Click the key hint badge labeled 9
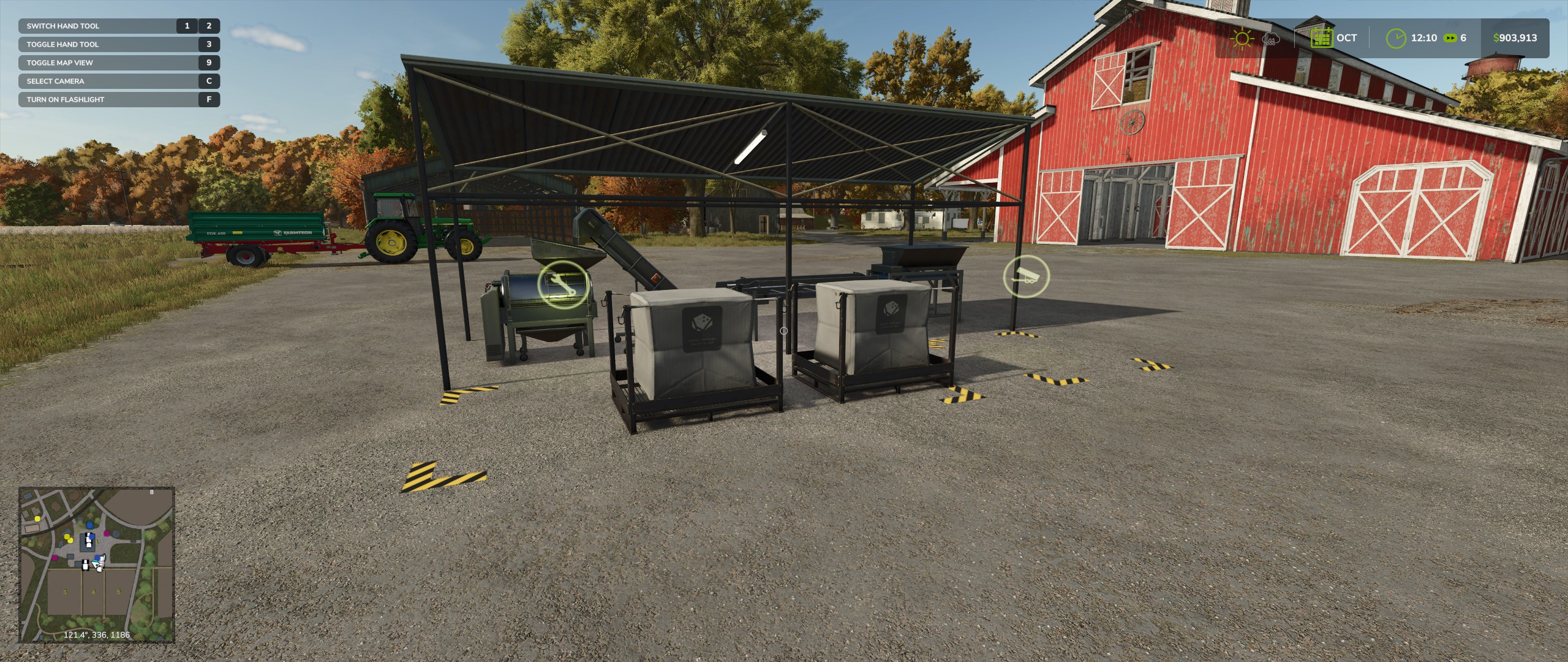 coord(208,63)
